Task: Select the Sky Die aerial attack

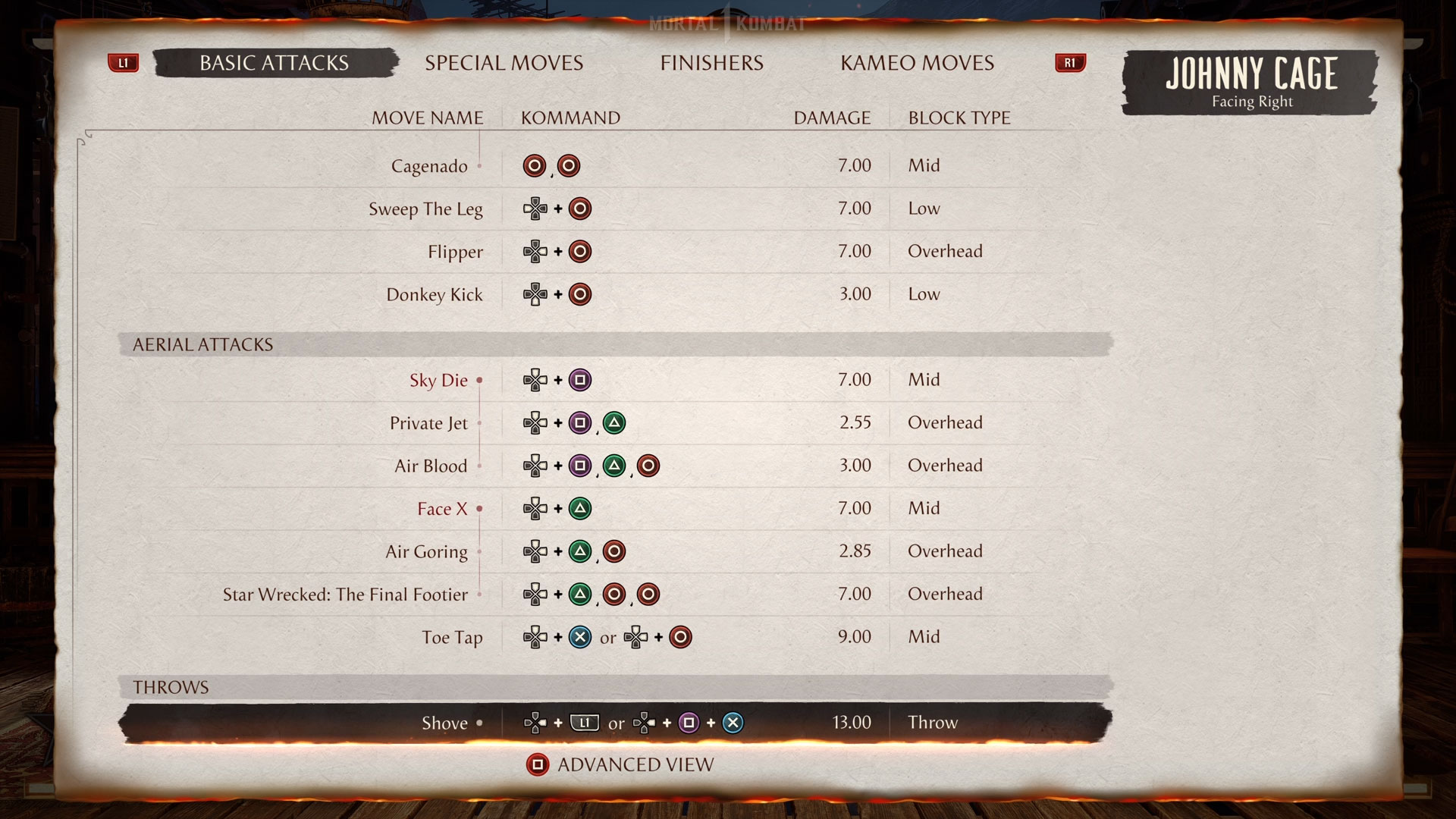Action: click(438, 381)
